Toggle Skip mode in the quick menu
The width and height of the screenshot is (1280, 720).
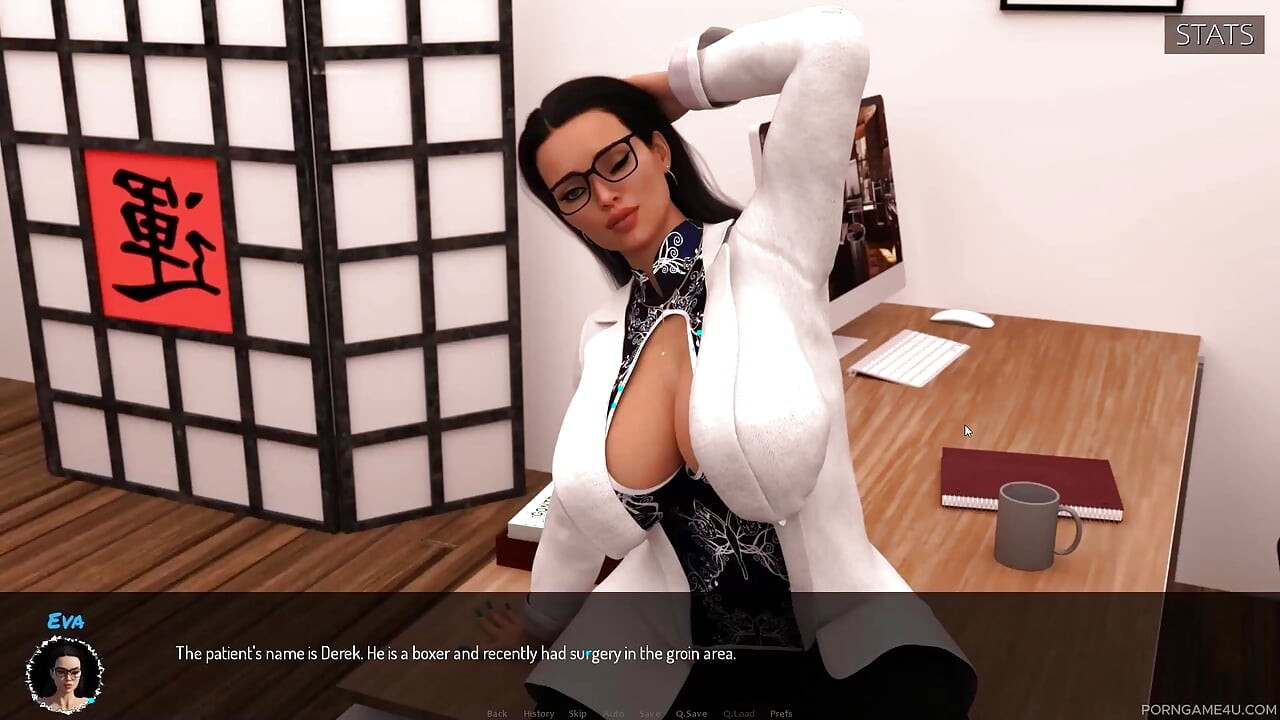(x=576, y=713)
